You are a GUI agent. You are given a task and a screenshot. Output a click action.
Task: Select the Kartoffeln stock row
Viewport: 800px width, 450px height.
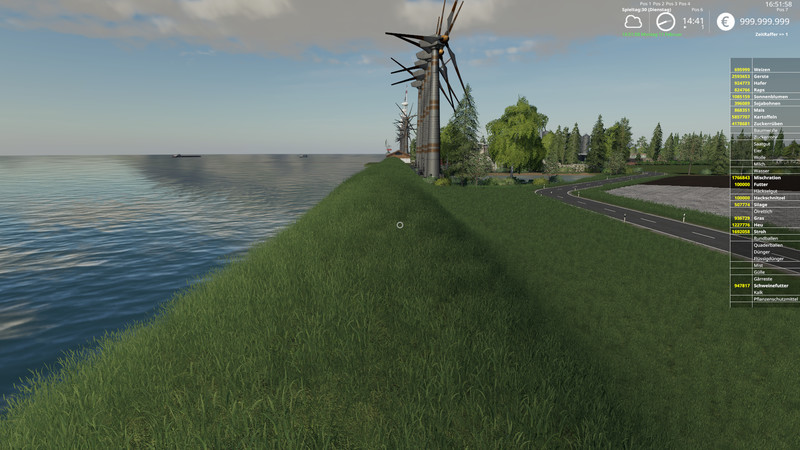[765, 117]
